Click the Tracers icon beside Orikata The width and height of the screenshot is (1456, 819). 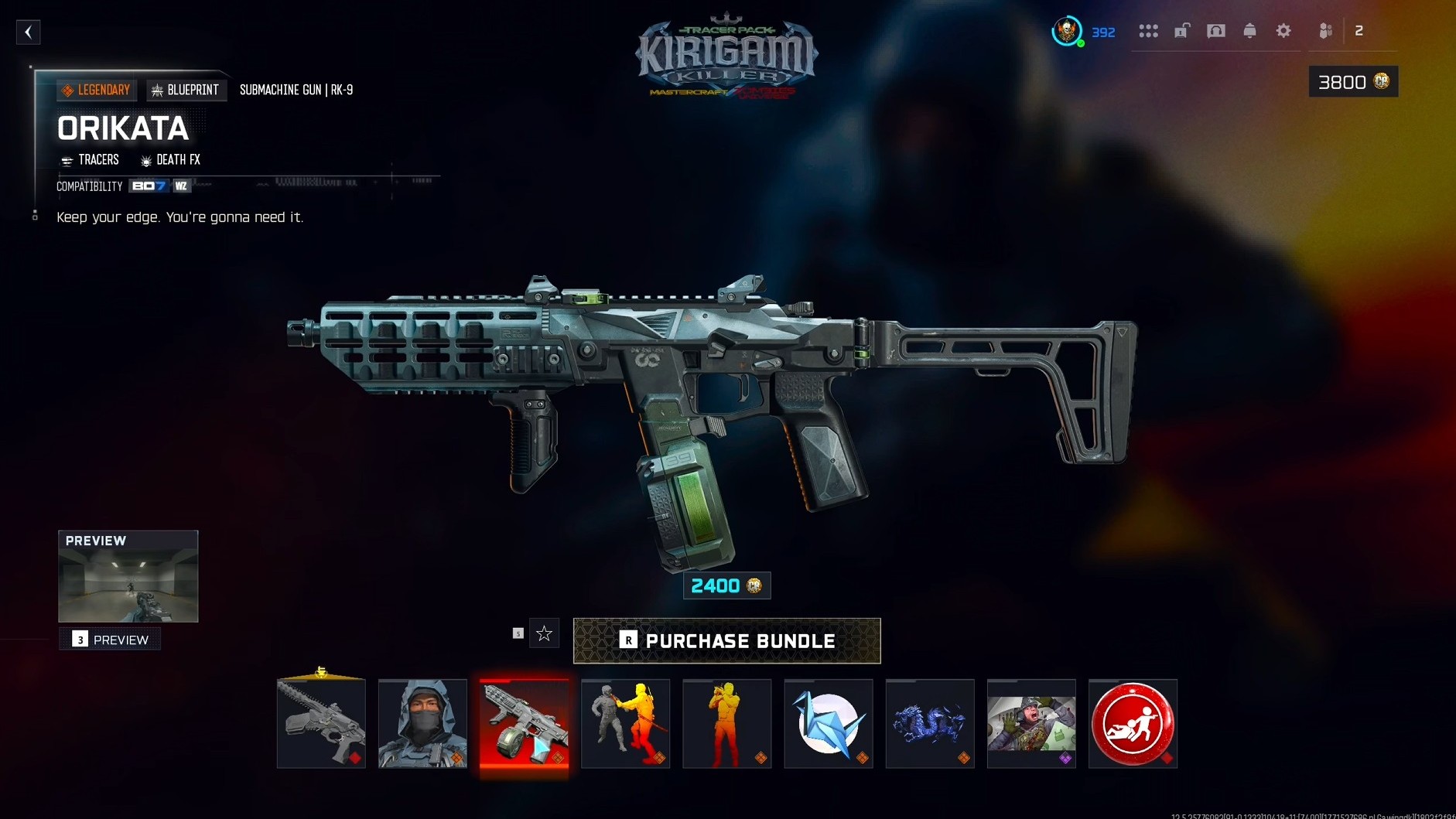coord(67,160)
